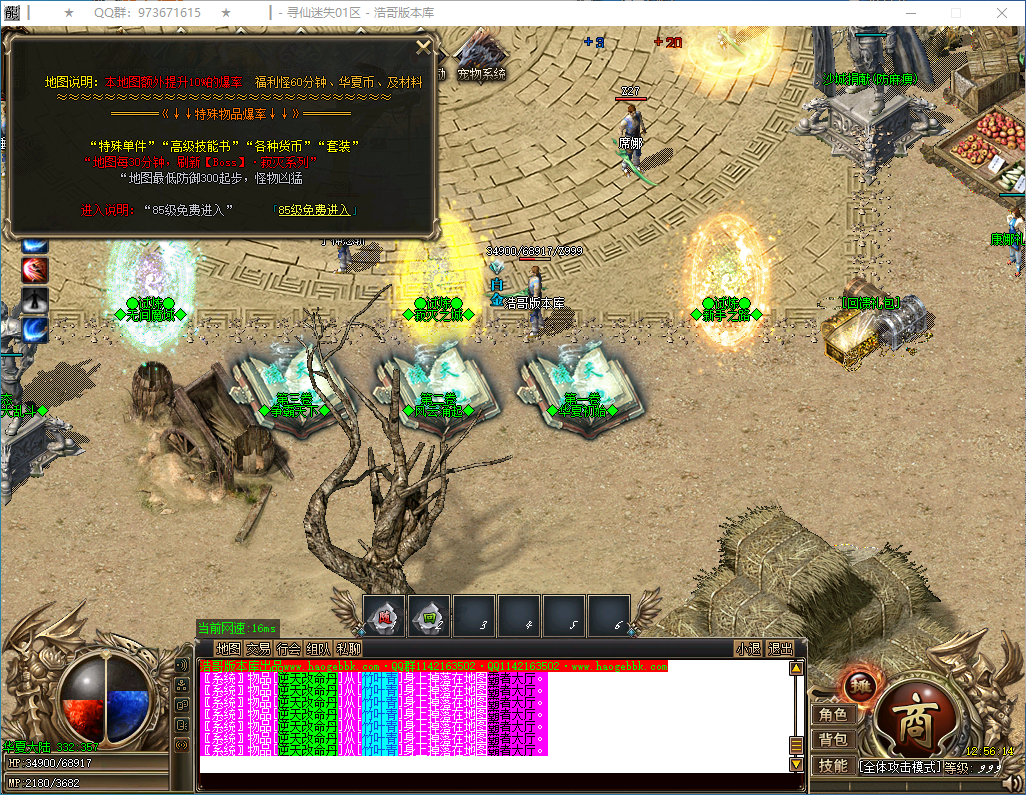The width and height of the screenshot is (1026, 795).
Task: Activate the red swirl skill icon
Action: [x=36, y=270]
